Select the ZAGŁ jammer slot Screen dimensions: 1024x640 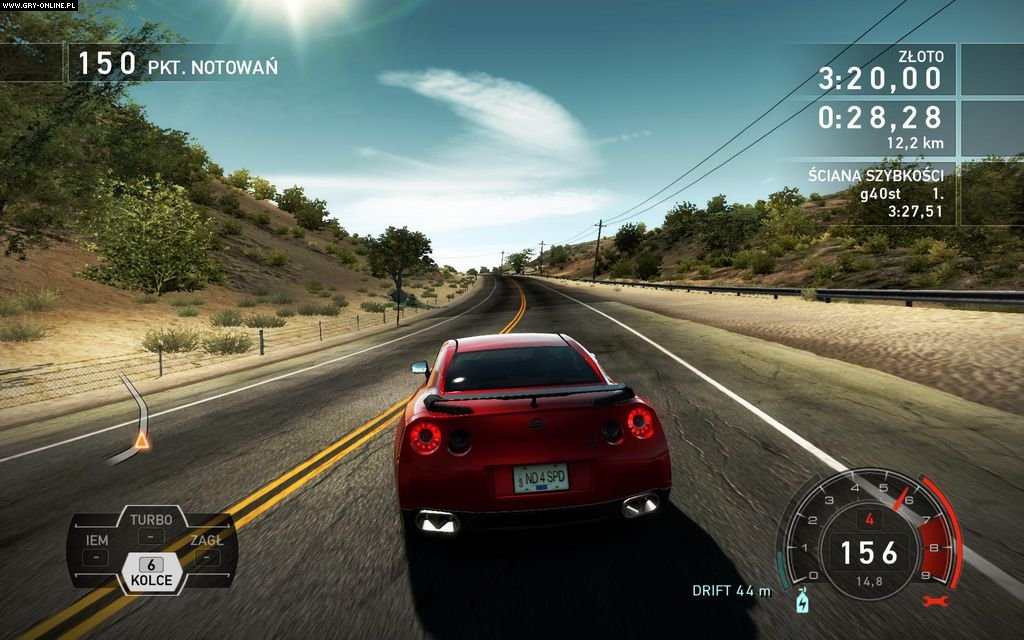coord(206,549)
